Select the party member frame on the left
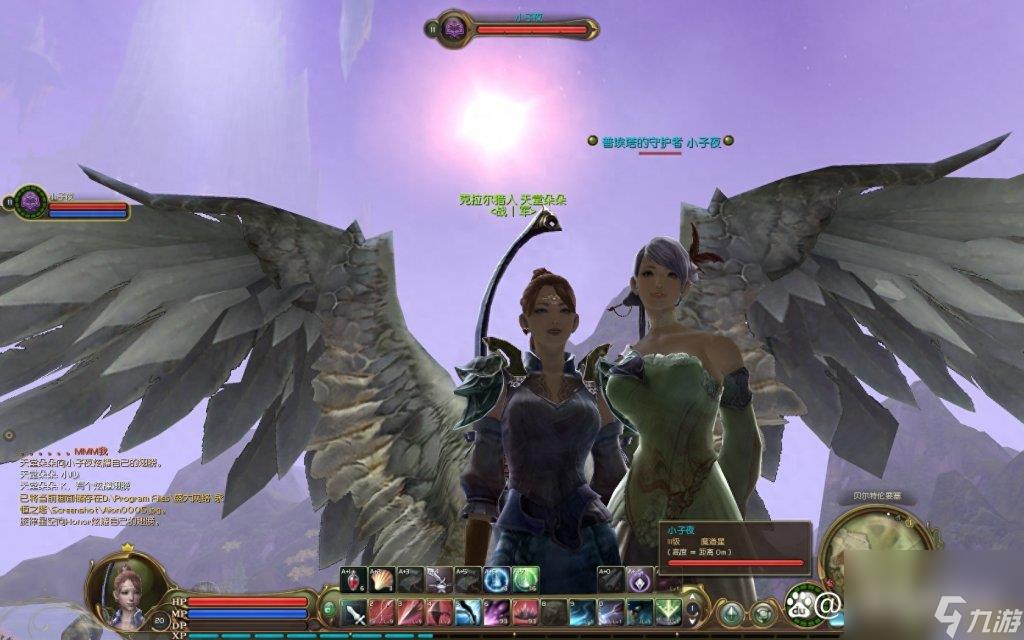 coord(70,204)
